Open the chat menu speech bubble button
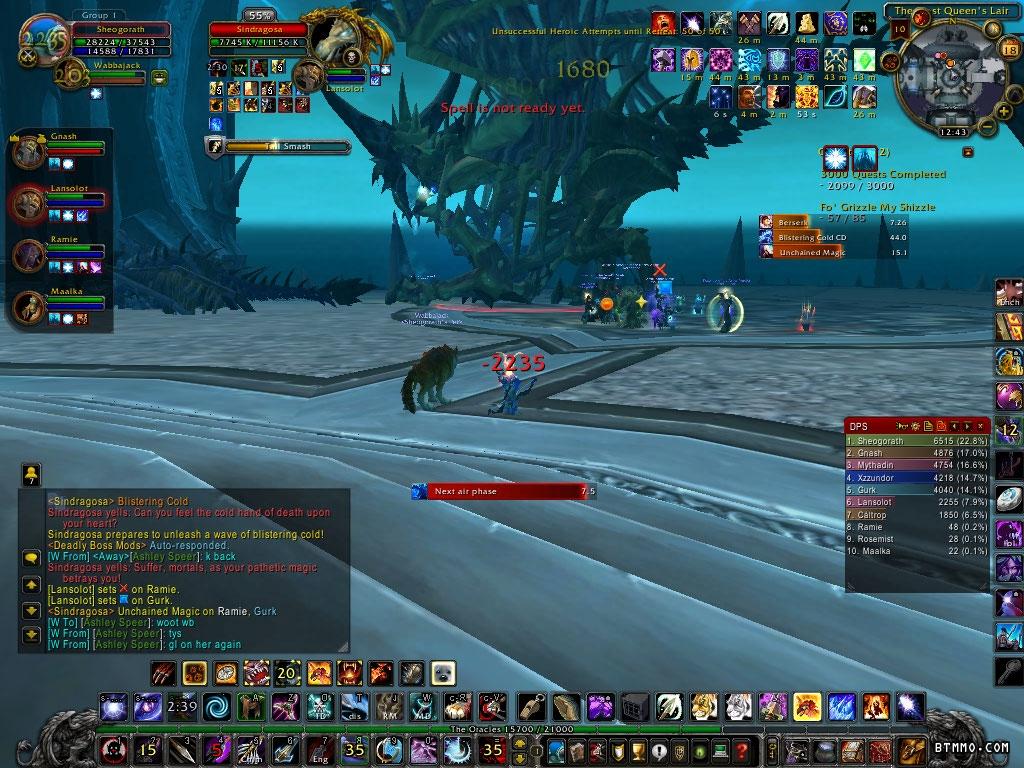1024x768 pixels. [31, 558]
